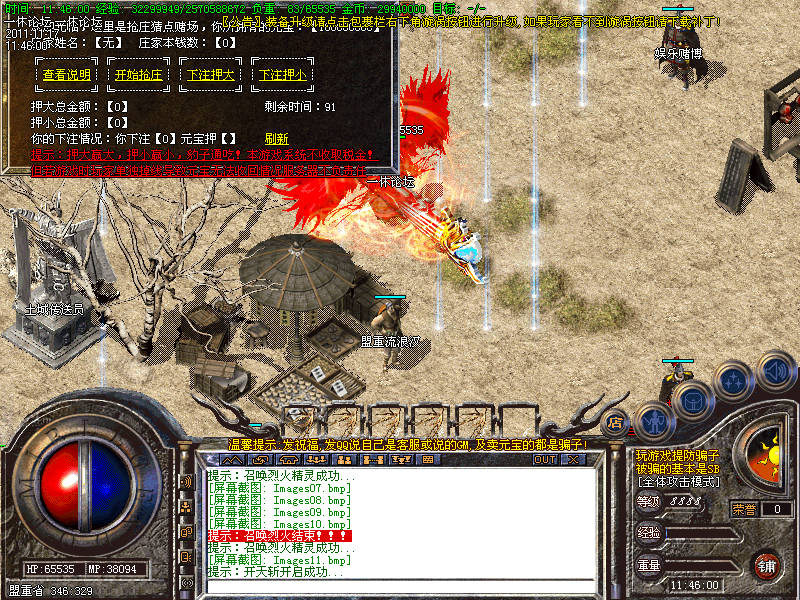
Task: Click the chat text input bar
Action: click(400, 585)
